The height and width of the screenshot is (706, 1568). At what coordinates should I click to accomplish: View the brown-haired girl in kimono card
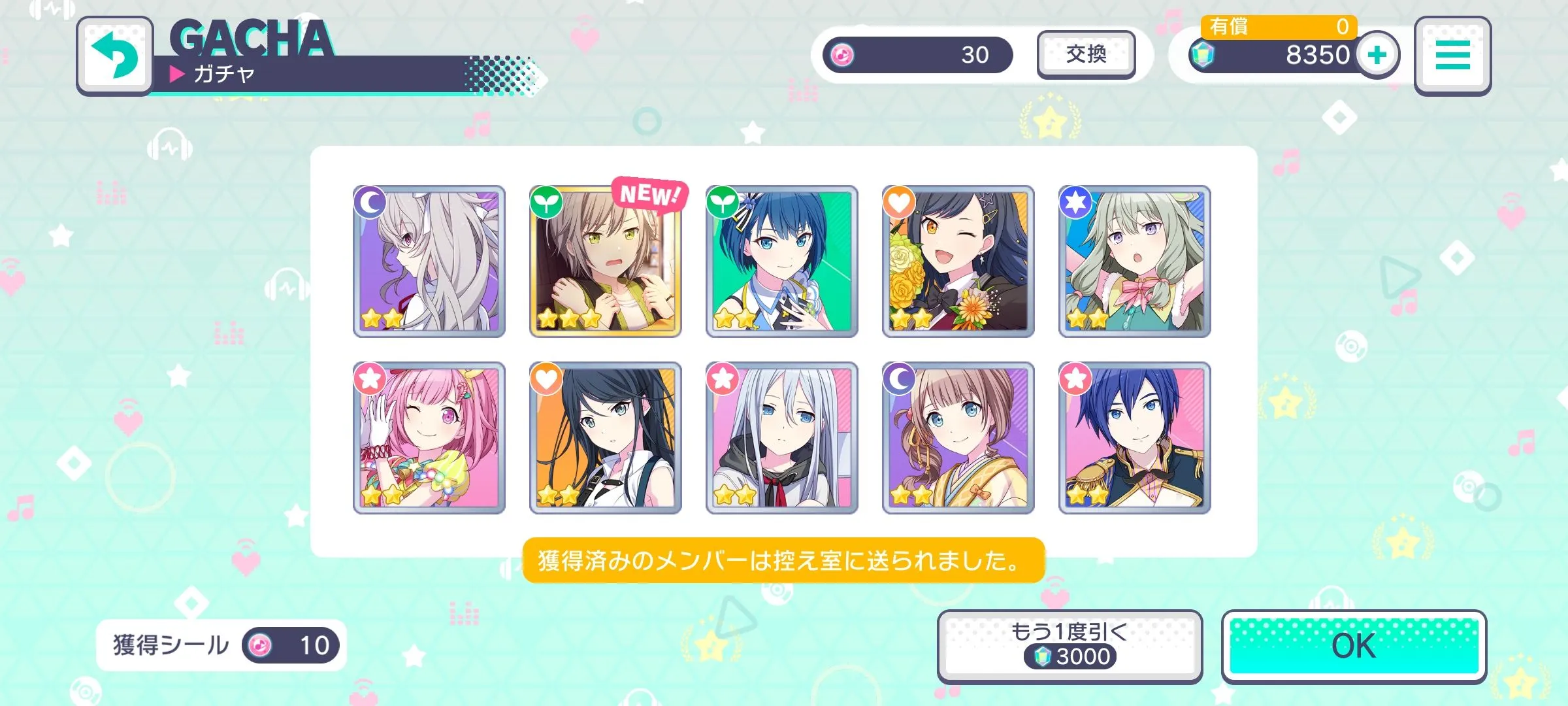pos(958,438)
